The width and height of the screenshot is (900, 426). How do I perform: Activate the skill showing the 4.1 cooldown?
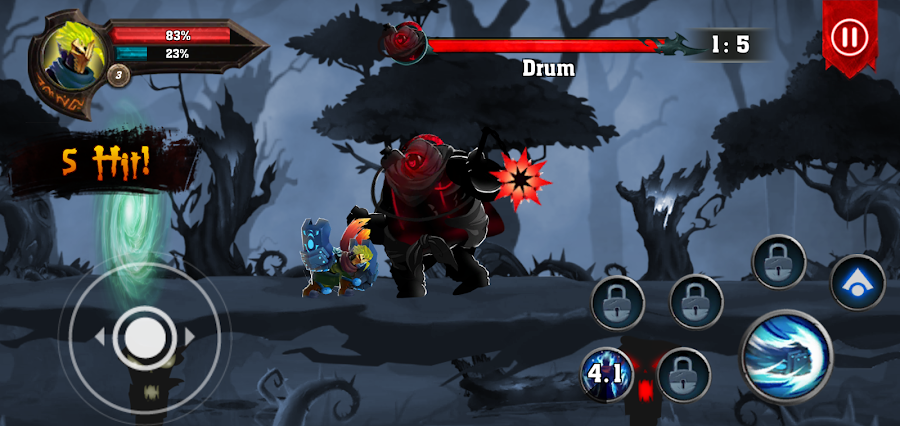point(606,375)
